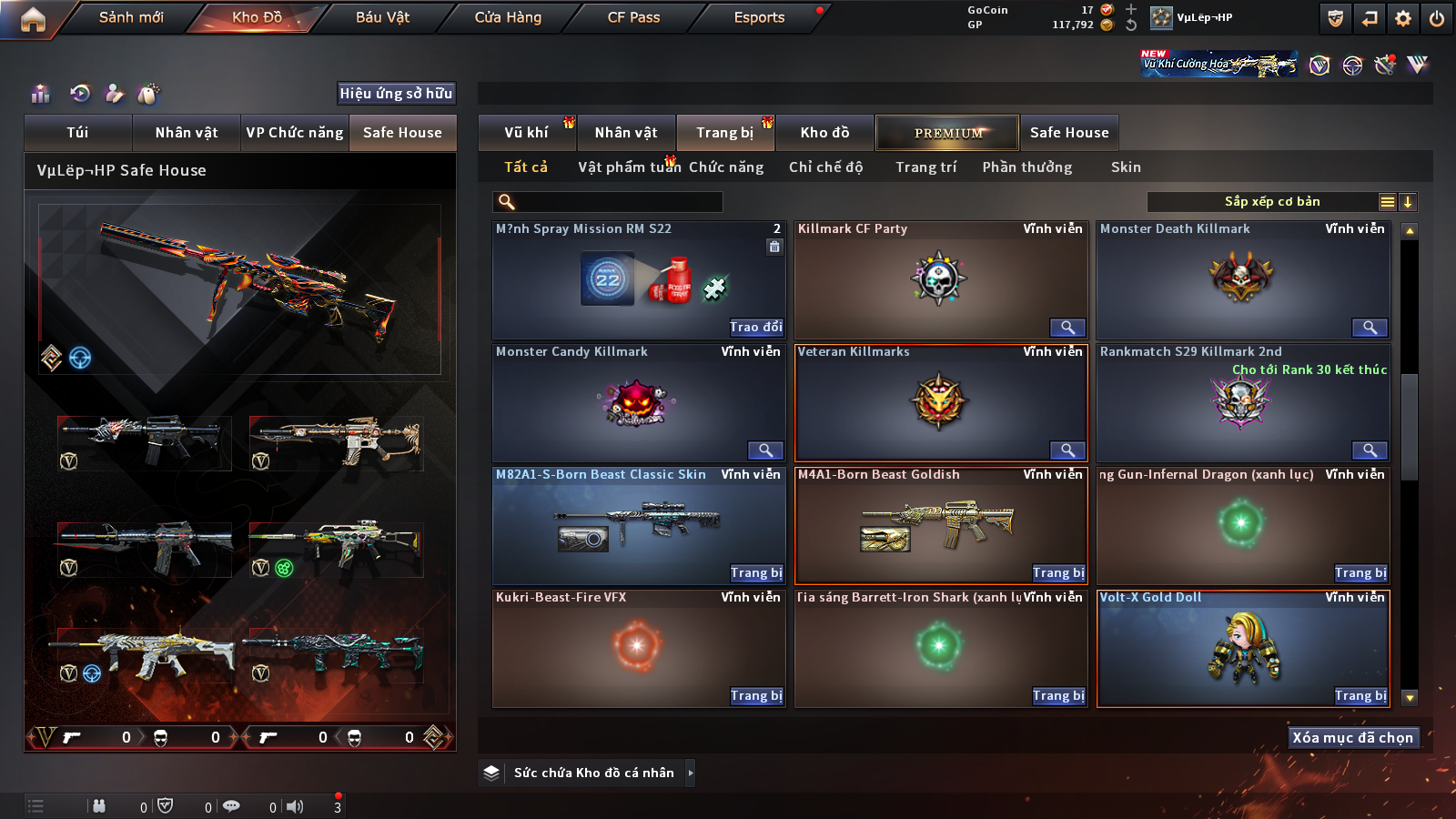The height and width of the screenshot is (819, 1456).
Task: Open the Cửa Hàng shop
Action: [508, 17]
